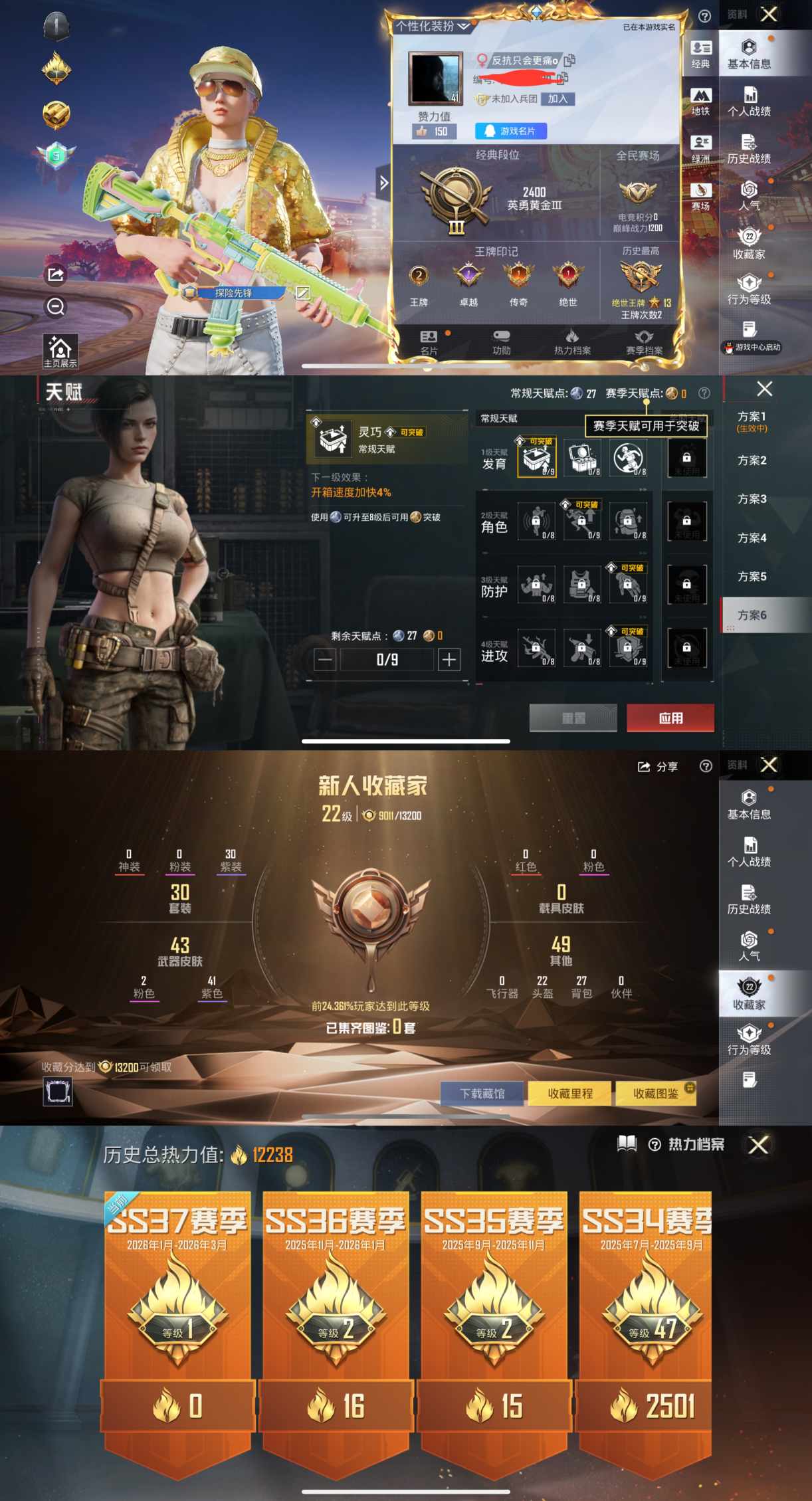Close the 天赋 talent screen
This screenshot has width=812, height=1501.
765,389
